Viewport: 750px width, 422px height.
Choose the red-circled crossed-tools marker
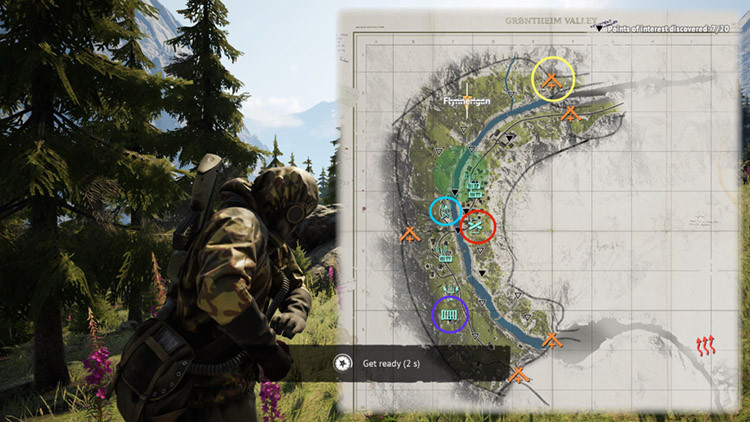point(477,227)
